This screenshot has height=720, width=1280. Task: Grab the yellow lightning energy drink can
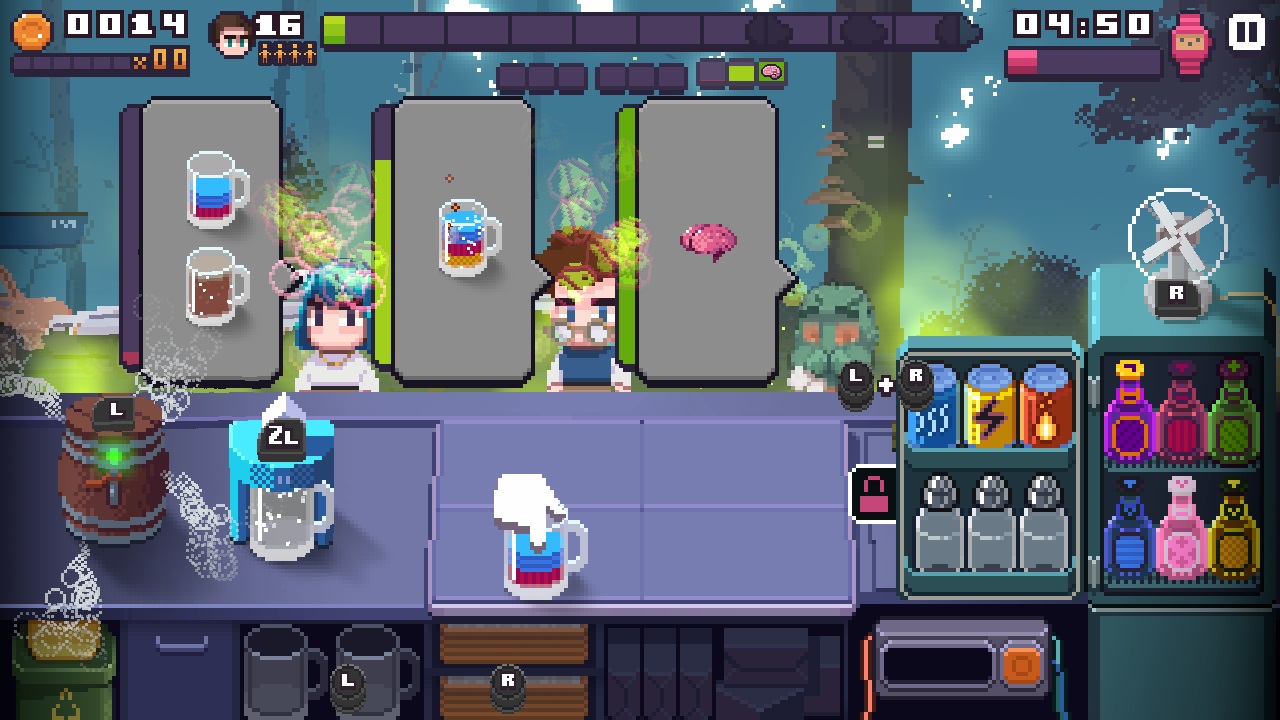tap(988, 410)
